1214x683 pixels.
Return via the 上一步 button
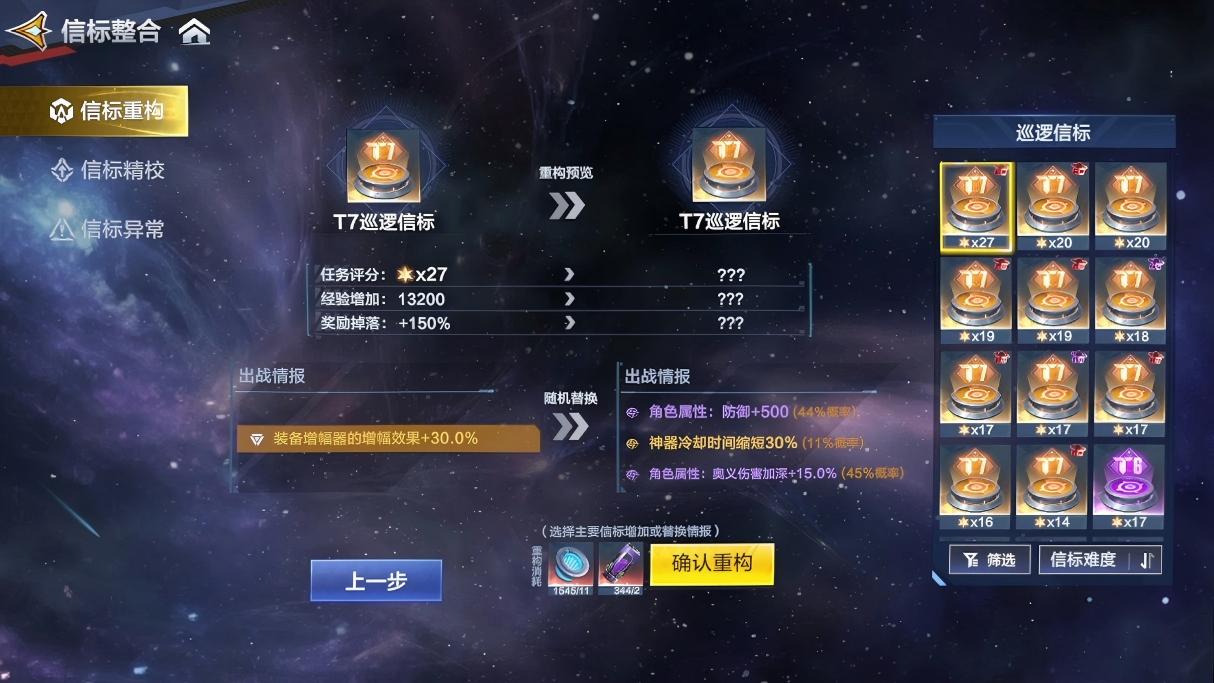[376, 581]
